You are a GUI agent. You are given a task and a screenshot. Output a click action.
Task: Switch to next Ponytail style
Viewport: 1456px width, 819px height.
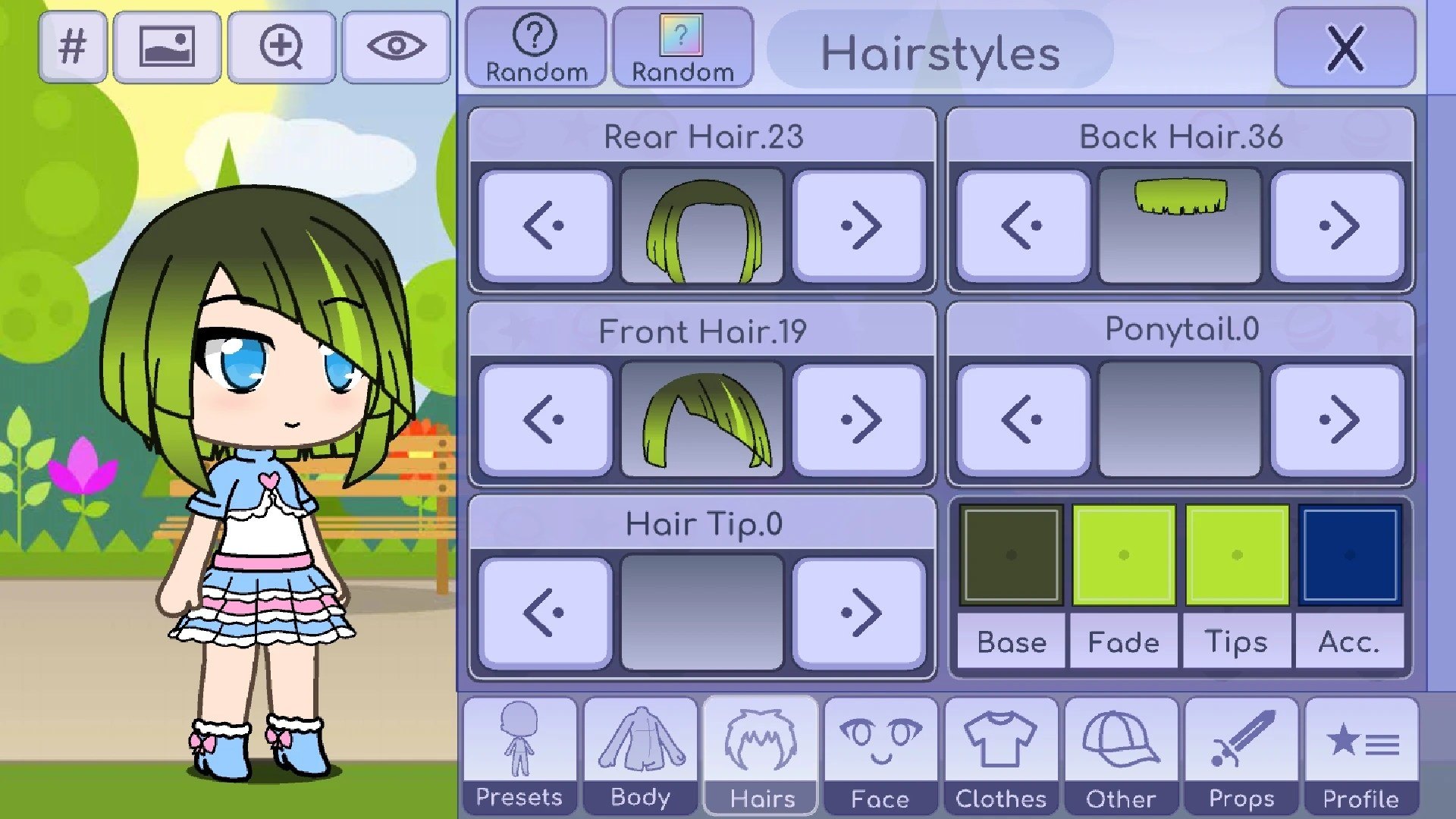[x=1338, y=419]
